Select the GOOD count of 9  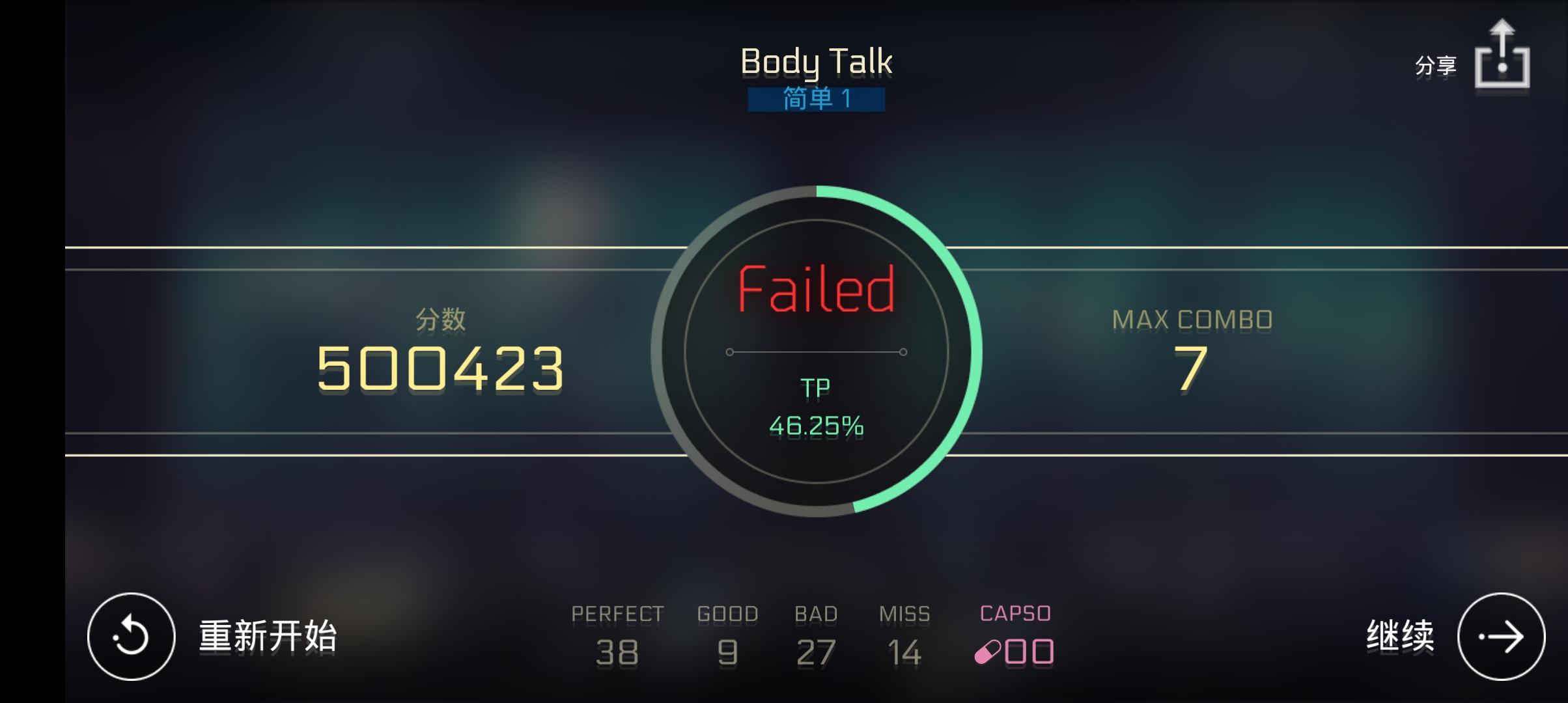(x=727, y=651)
